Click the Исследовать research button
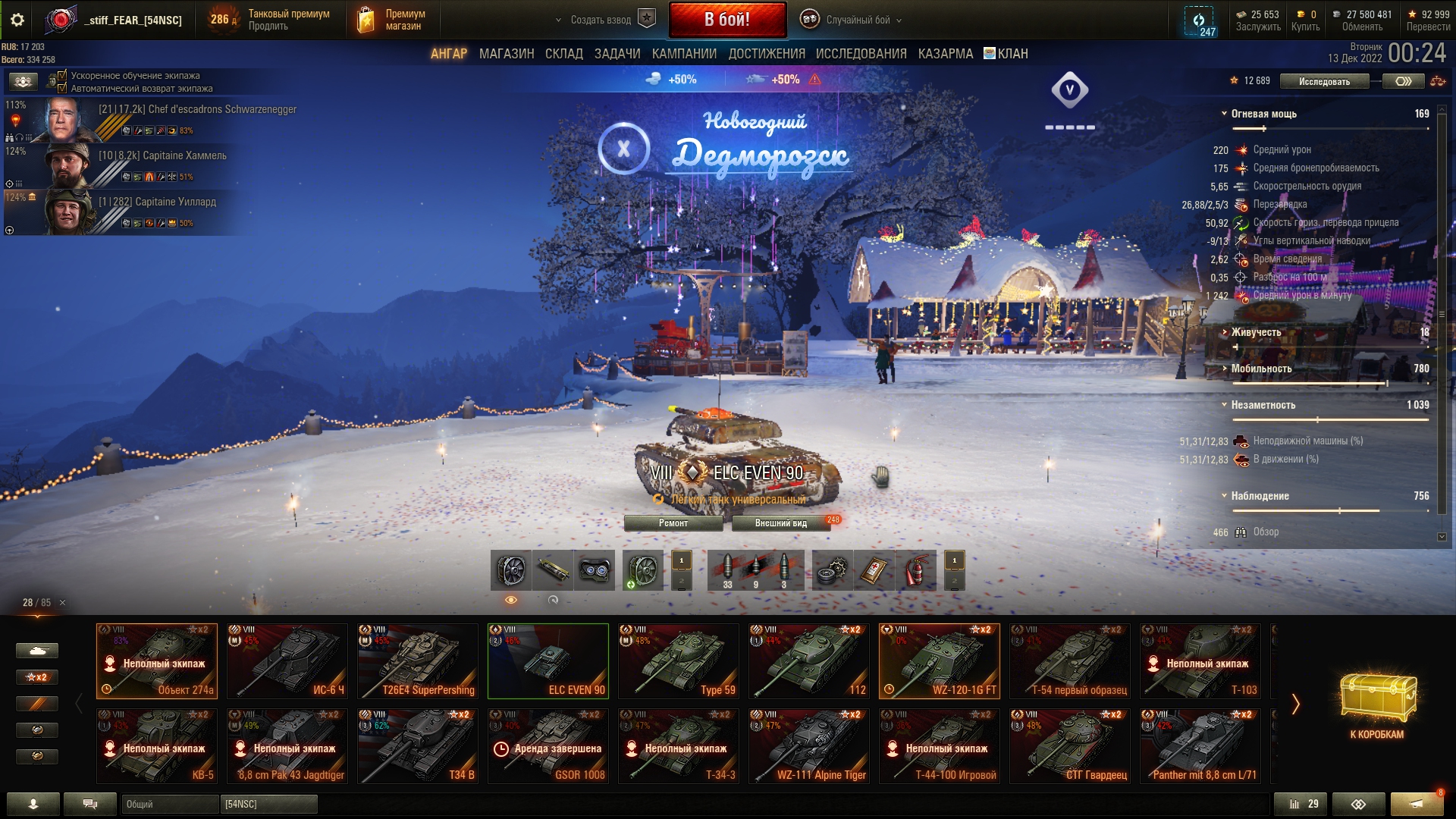Viewport: 1456px width, 819px height. (1324, 81)
